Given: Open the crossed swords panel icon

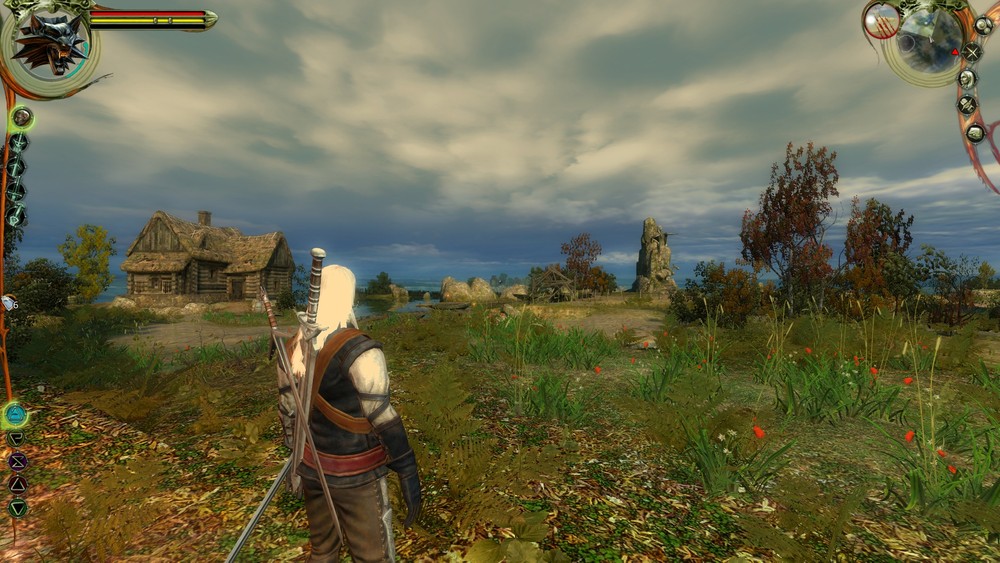Looking at the screenshot, I should point(972,51).
